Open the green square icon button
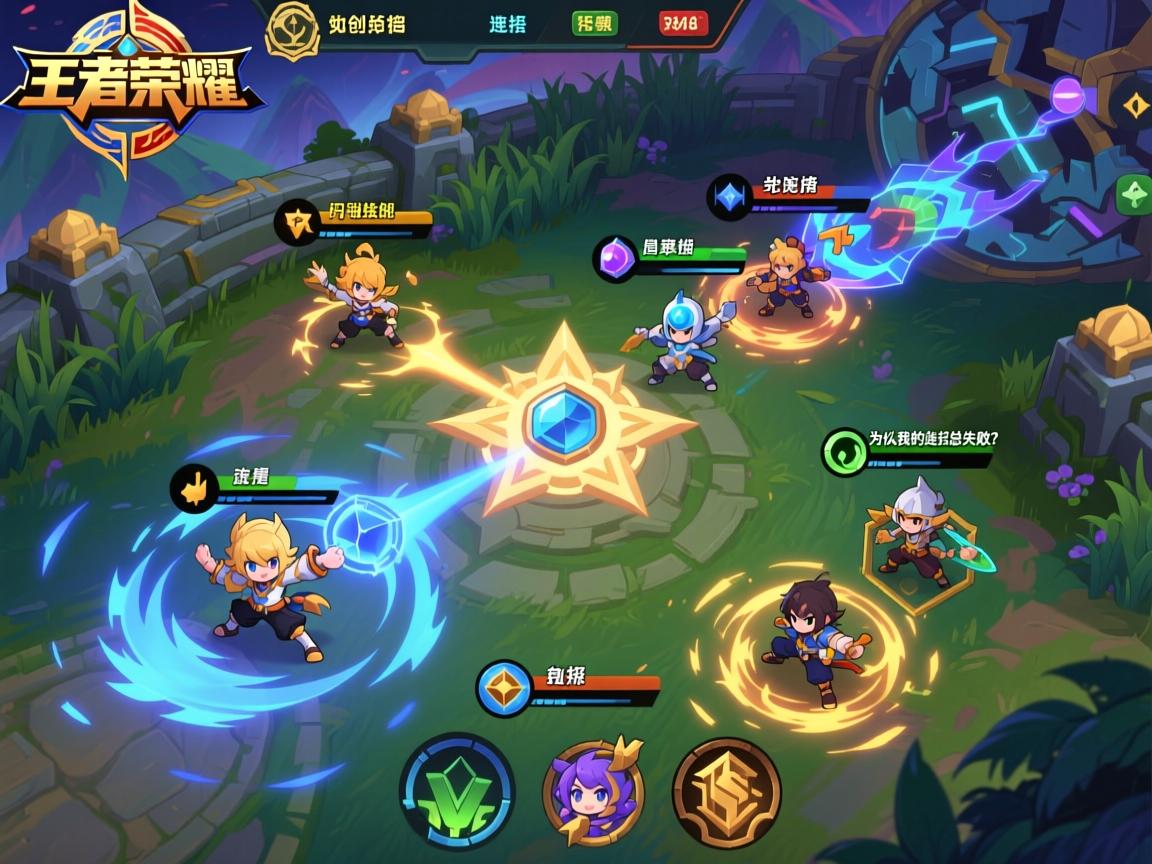 click(x=1134, y=192)
